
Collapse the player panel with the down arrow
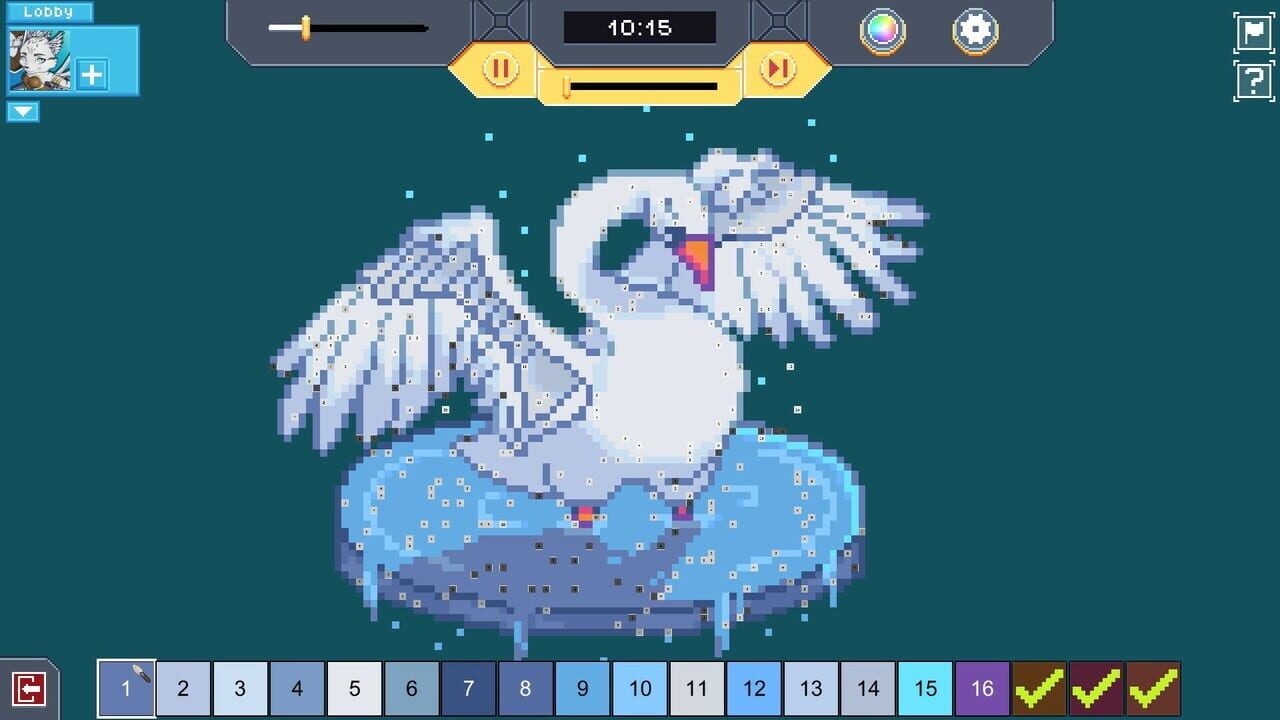click(x=20, y=112)
